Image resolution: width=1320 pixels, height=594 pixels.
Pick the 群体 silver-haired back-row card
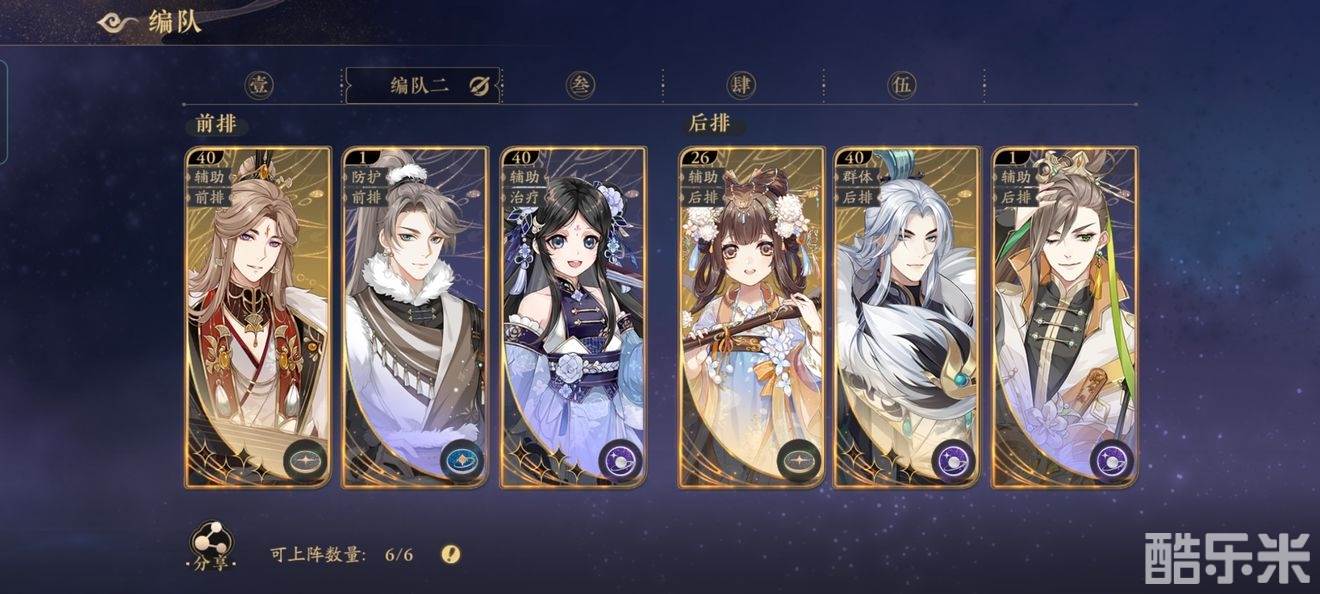click(x=908, y=318)
